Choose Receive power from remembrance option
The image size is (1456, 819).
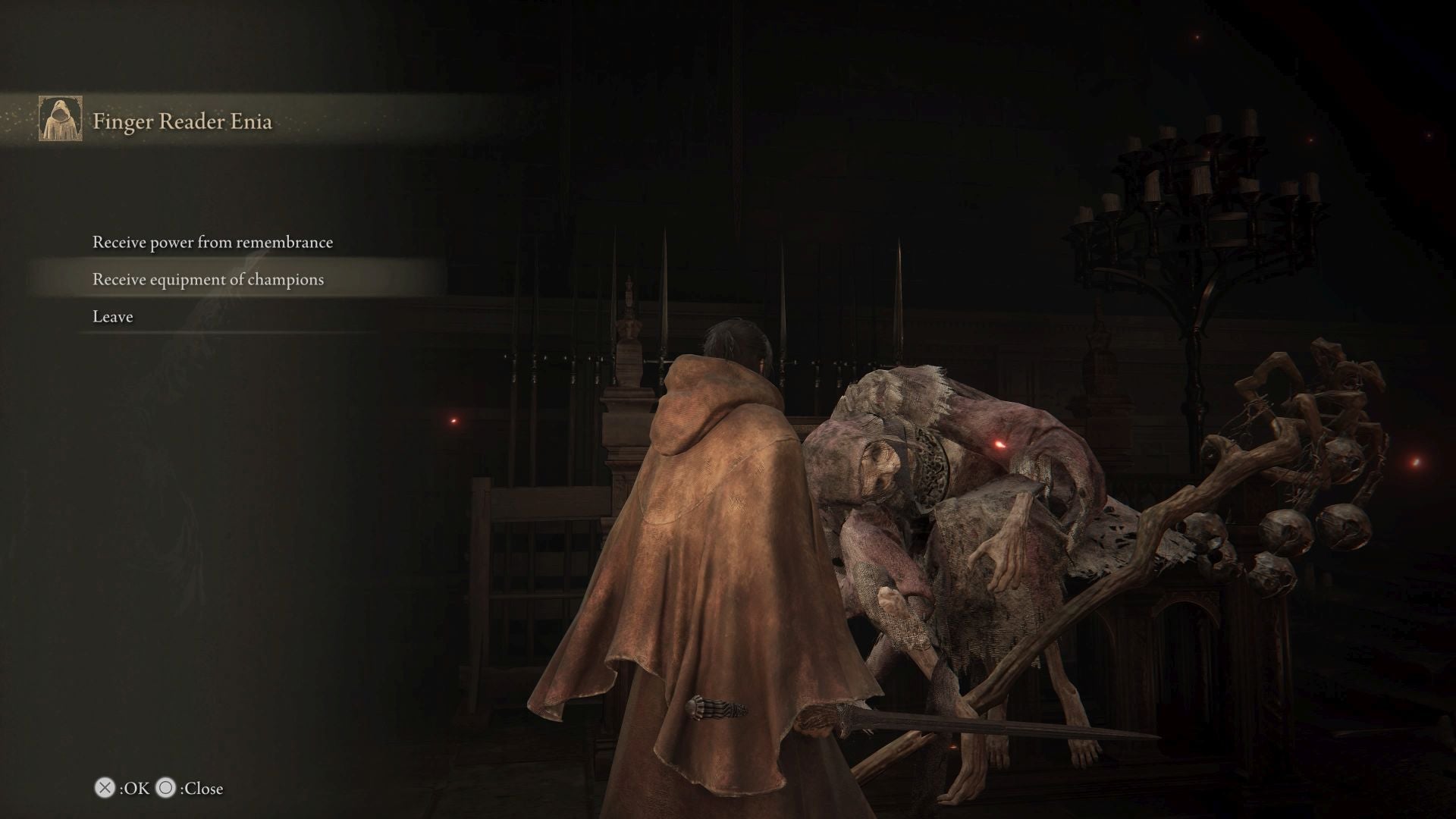[x=212, y=242]
